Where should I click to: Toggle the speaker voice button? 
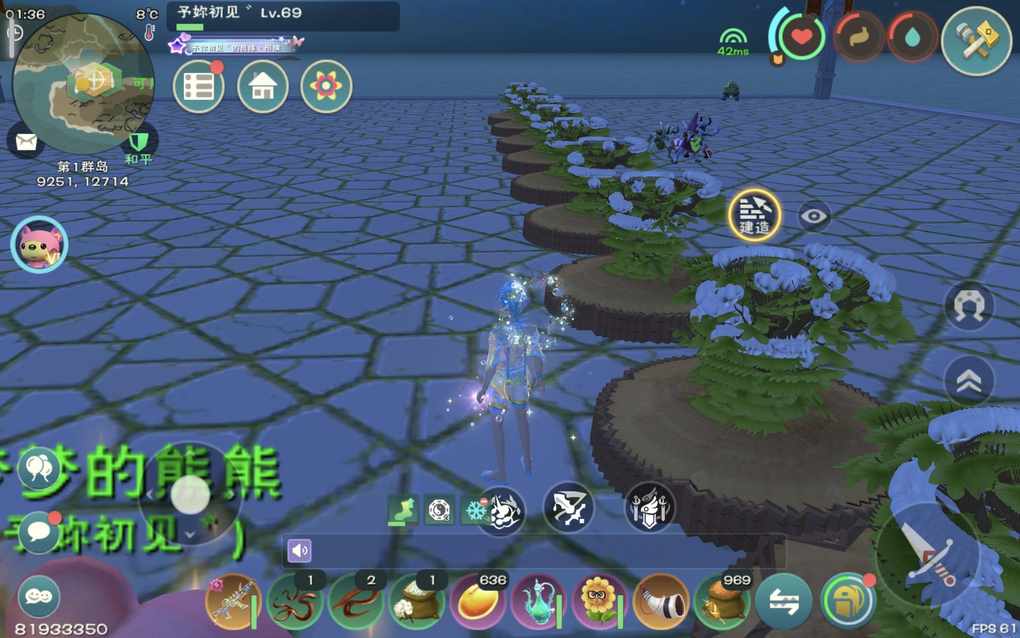299,550
